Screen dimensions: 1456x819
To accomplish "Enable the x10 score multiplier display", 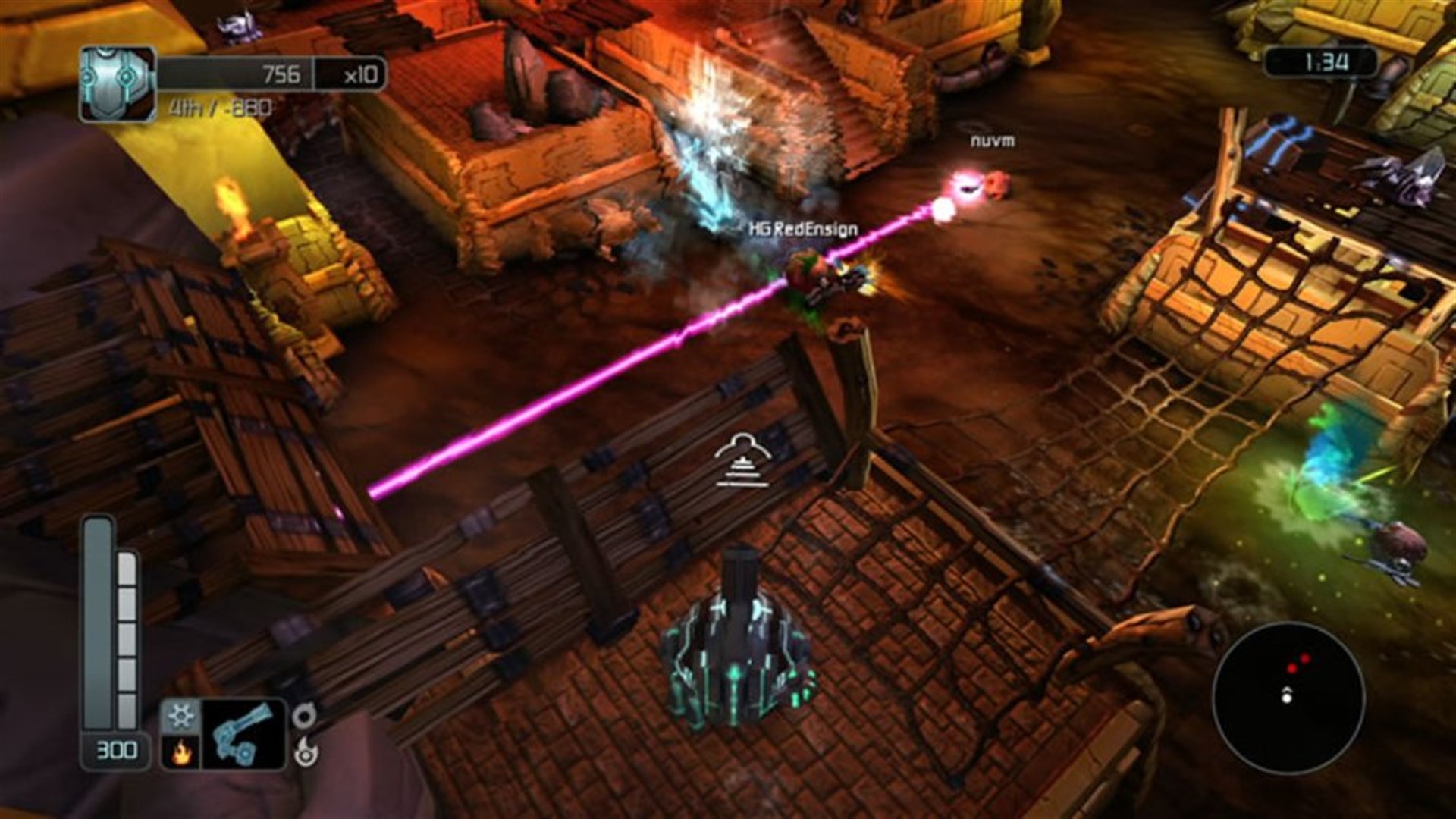I will [x=353, y=72].
